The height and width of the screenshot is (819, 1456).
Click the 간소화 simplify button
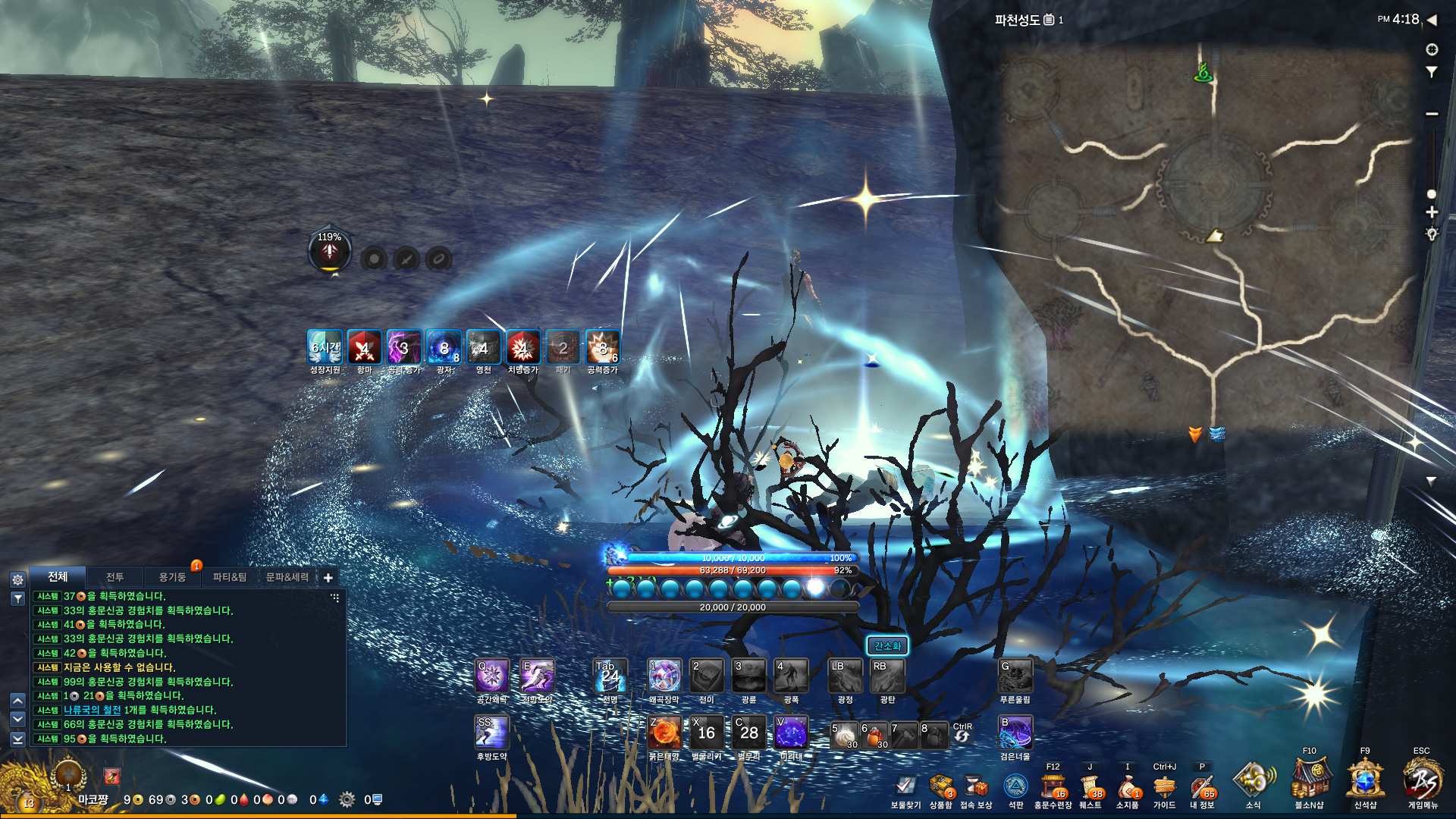point(886,646)
